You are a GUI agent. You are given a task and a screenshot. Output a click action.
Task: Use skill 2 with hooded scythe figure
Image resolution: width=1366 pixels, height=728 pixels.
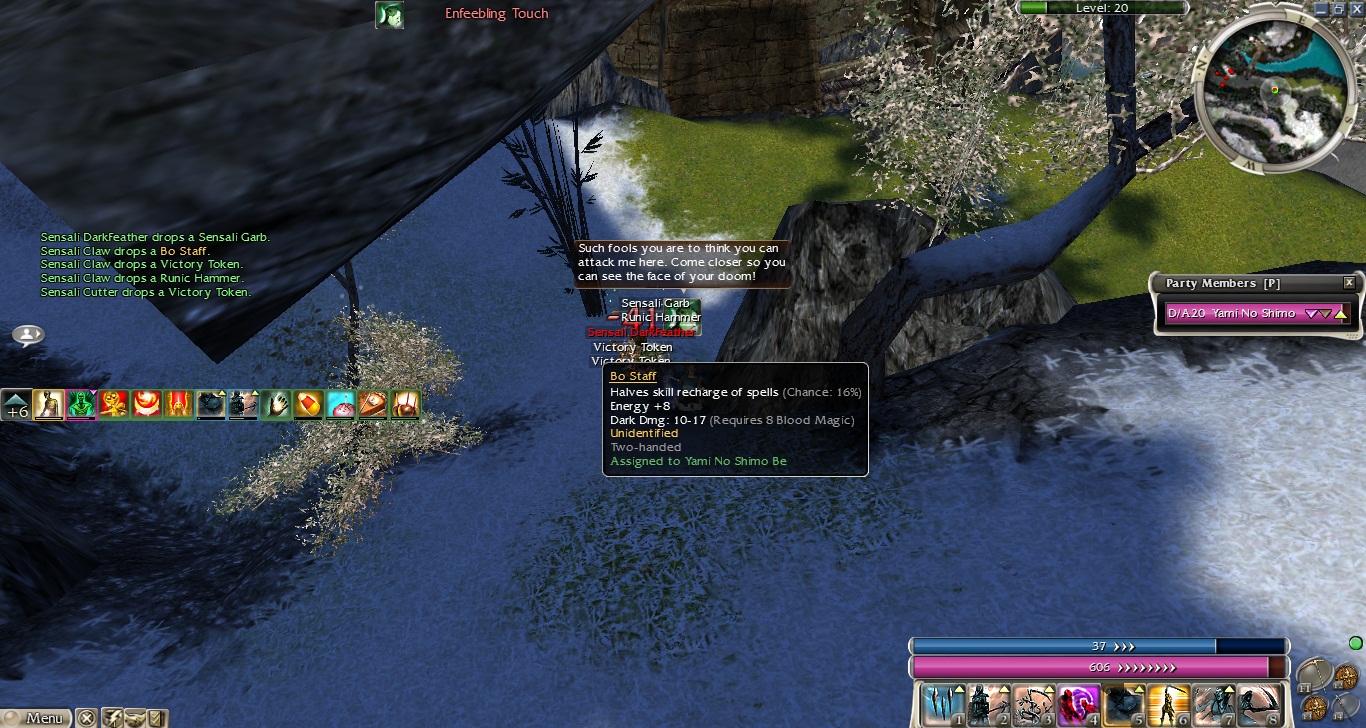click(x=987, y=705)
